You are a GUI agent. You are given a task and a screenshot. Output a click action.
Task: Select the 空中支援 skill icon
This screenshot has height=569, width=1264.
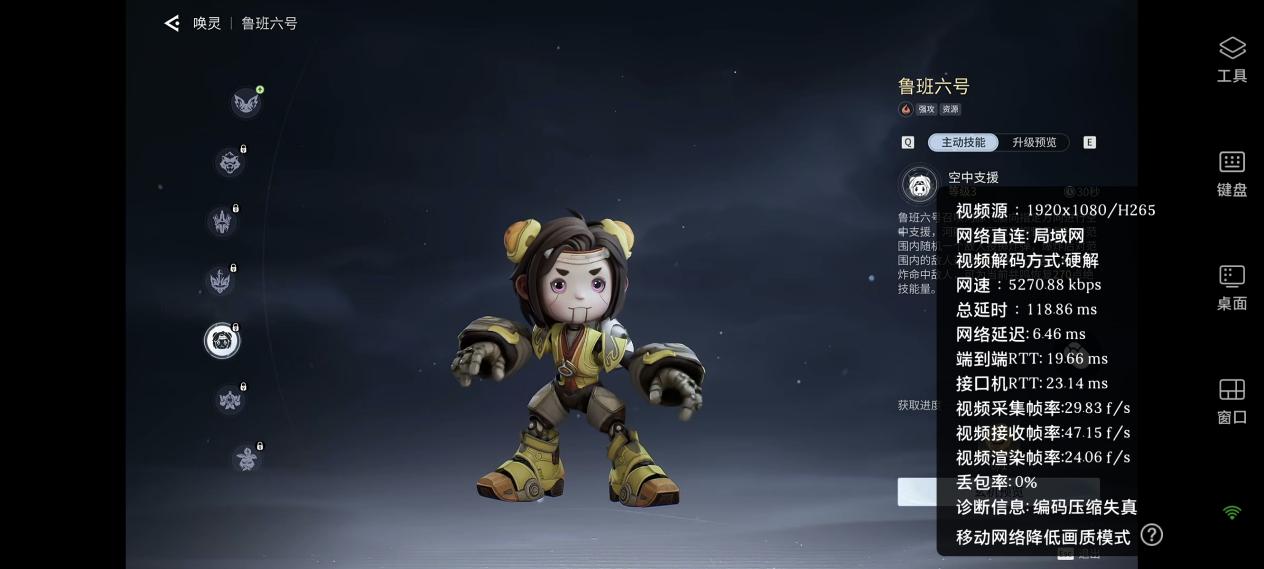[x=919, y=185]
